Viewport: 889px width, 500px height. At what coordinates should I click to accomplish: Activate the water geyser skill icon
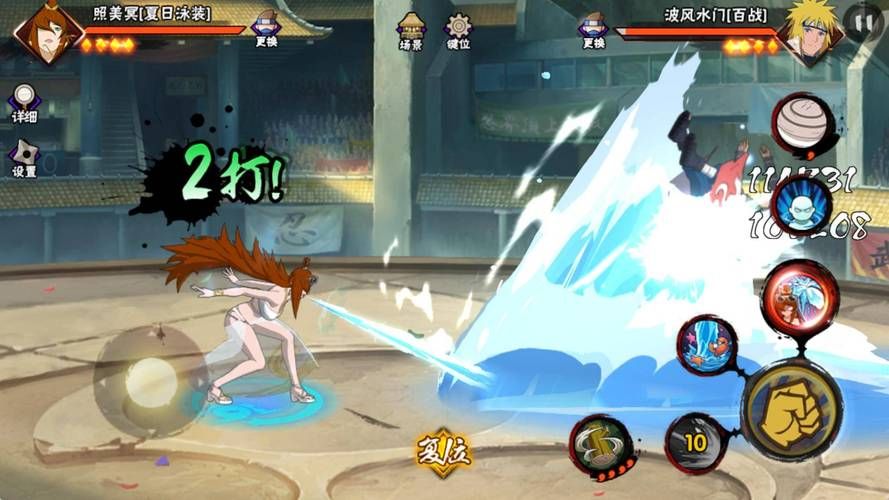(x=707, y=345)
